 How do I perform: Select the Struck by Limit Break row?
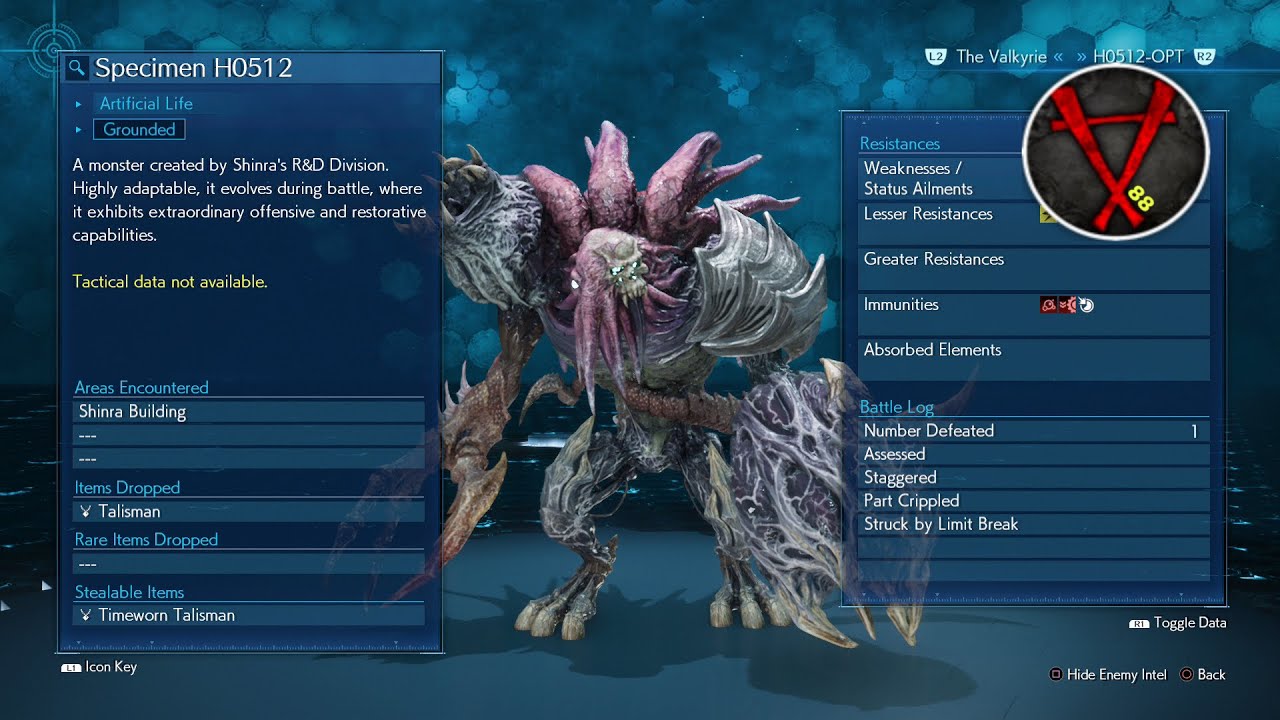1034,524
